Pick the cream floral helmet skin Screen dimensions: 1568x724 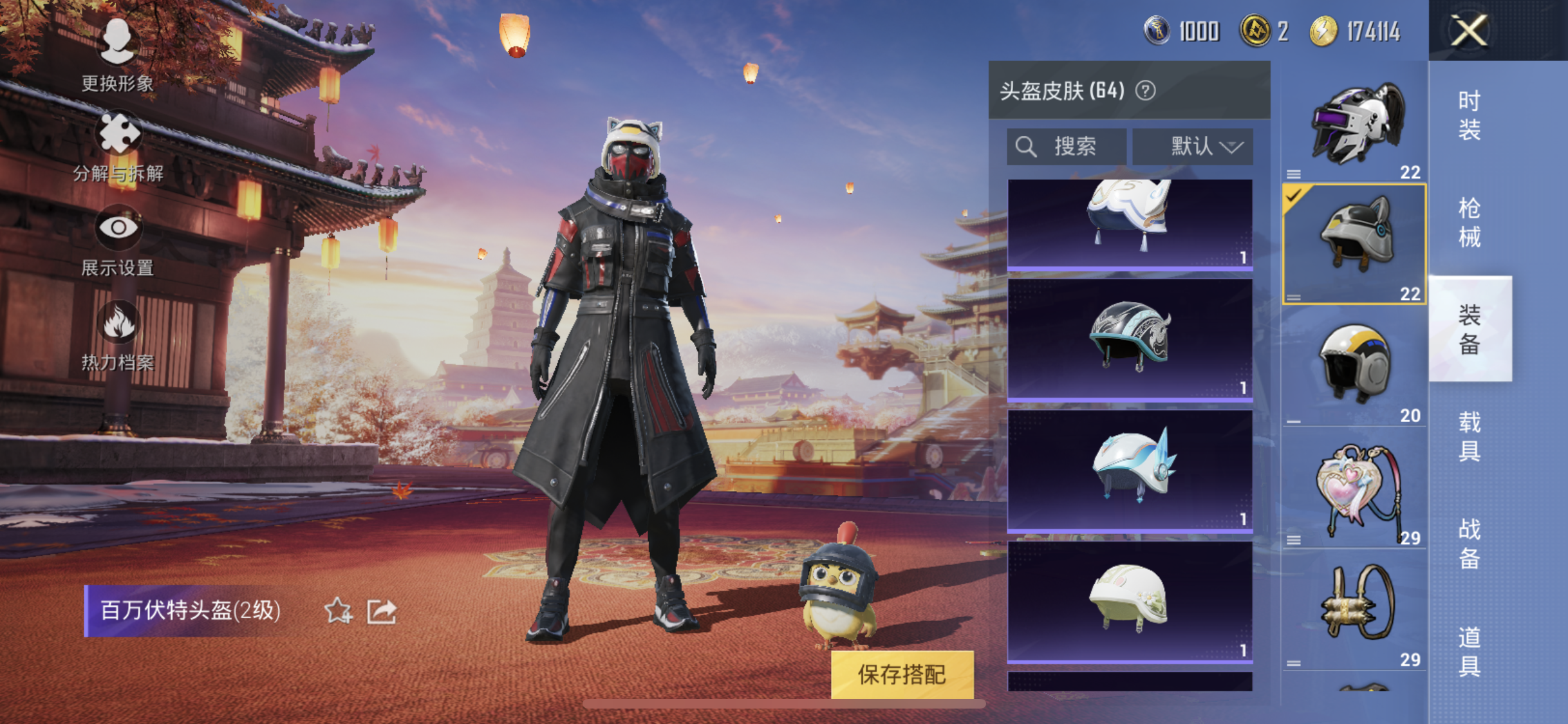pos(1130,602)
